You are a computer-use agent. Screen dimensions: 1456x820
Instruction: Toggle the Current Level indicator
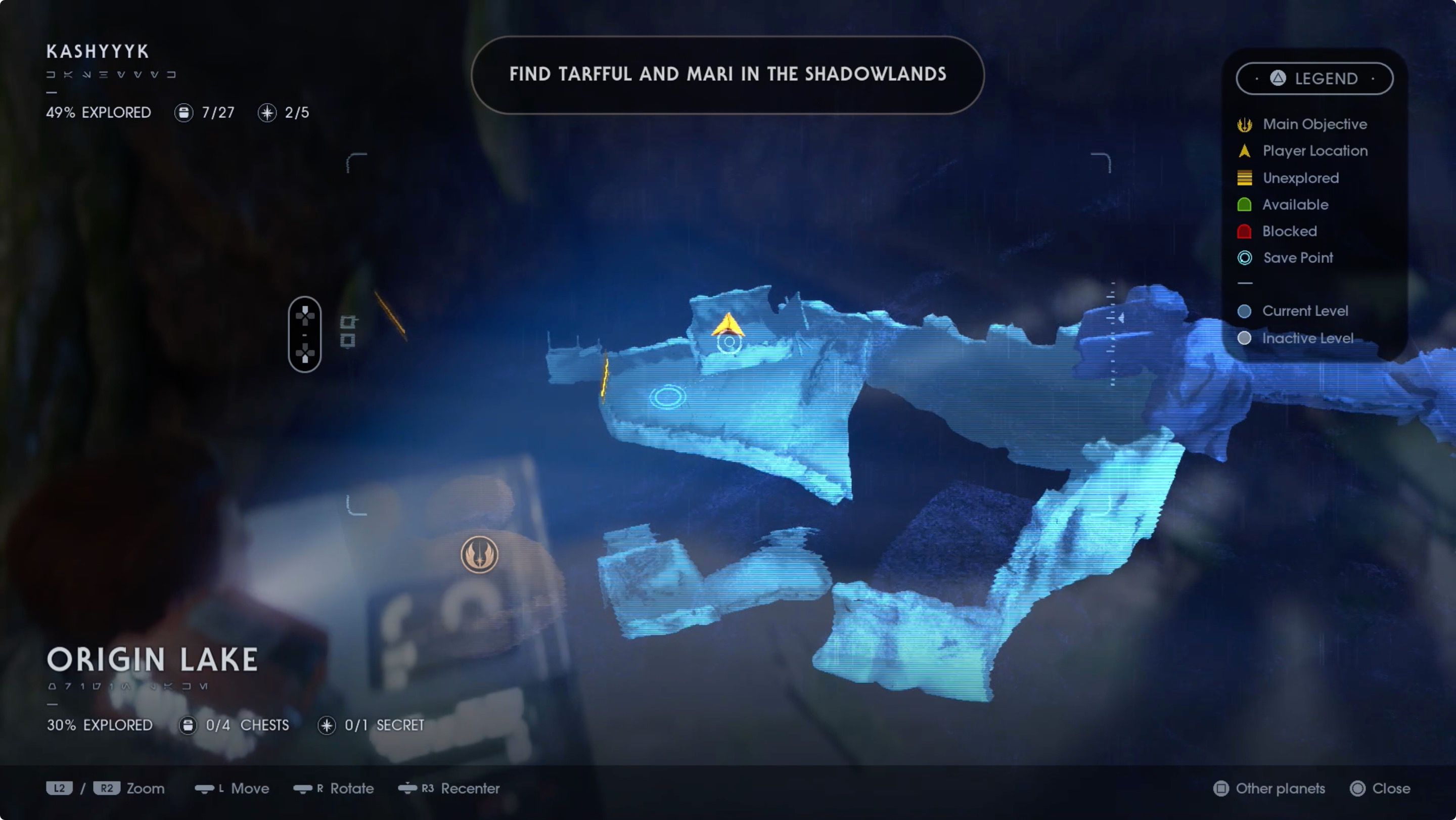(1245, 311)
